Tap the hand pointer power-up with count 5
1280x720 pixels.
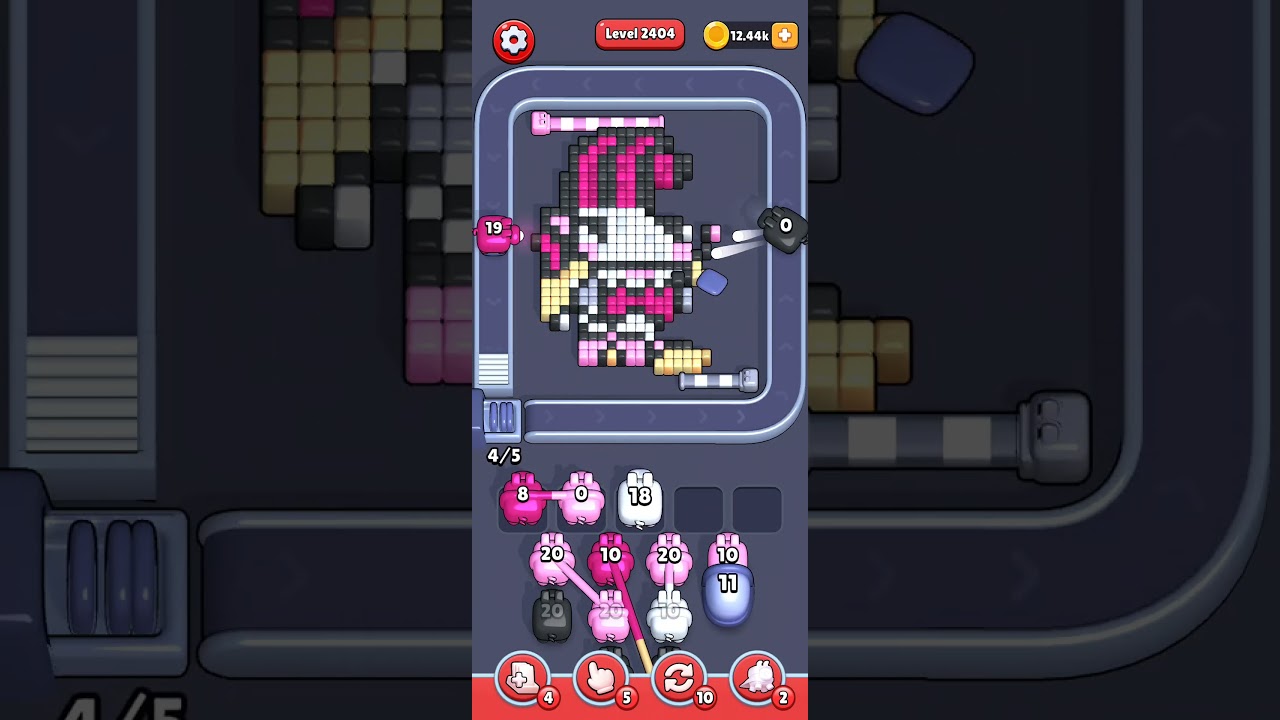600,678
